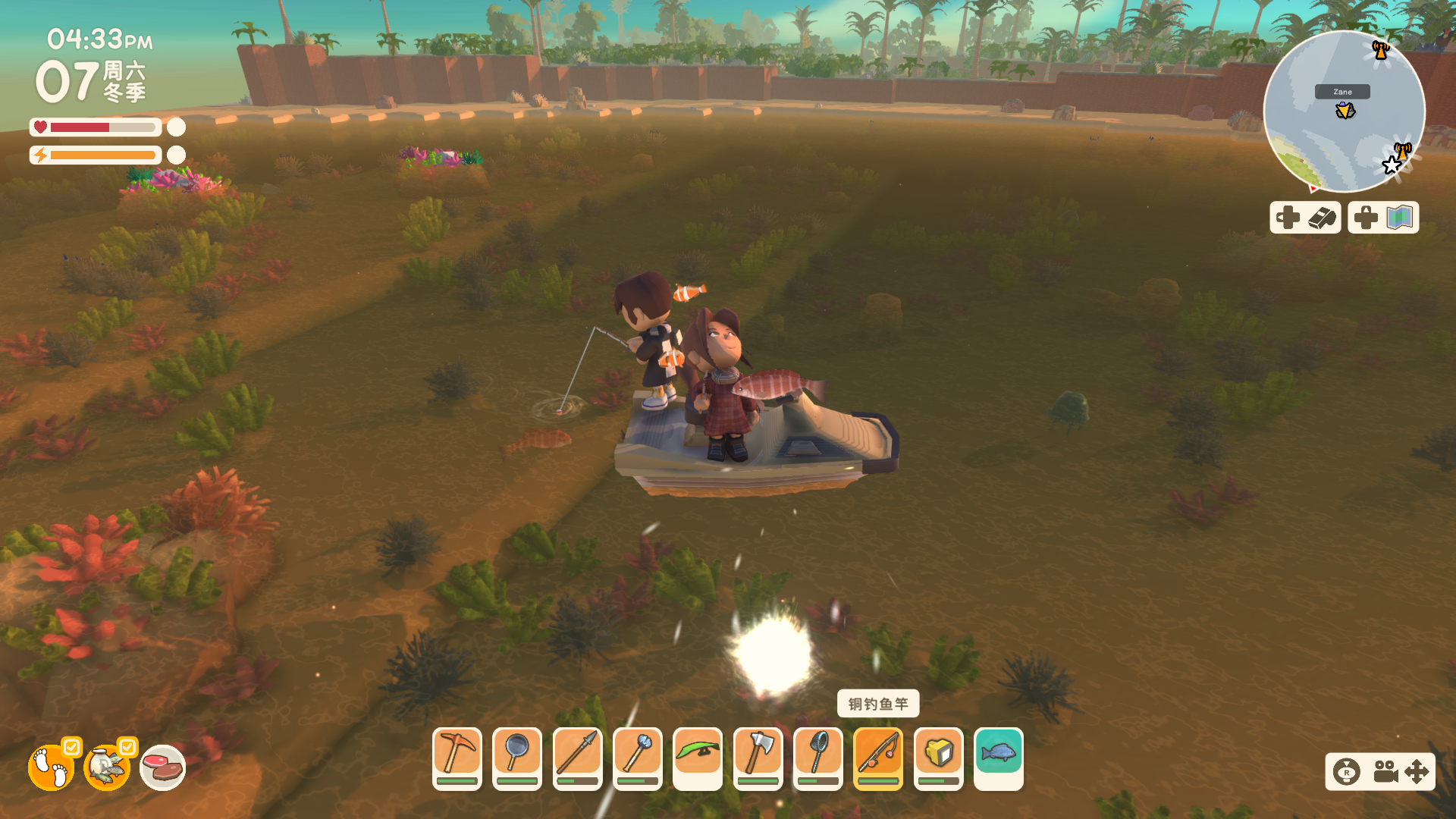Select the blue fish hotbar slot
1456x819 pixels.
(999, 756)
